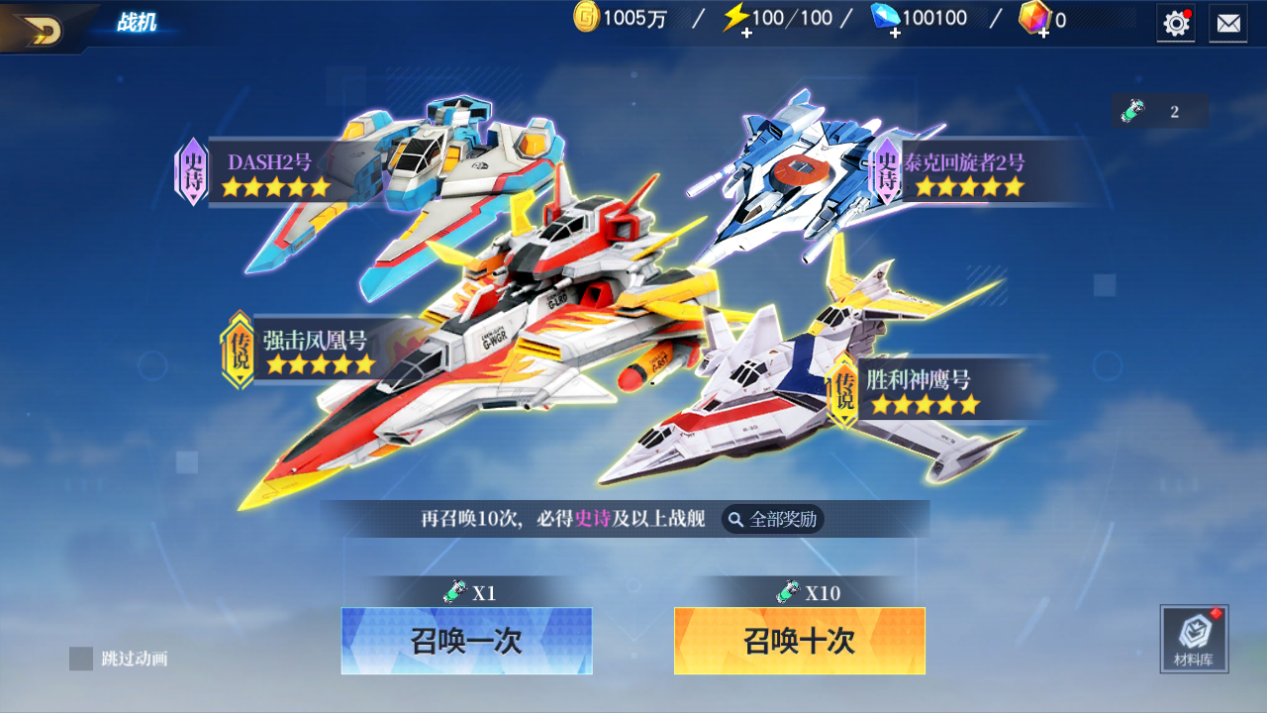Open the mail envelope inbox
This screenshot has height=713, width=1267.
[1228, 23]
